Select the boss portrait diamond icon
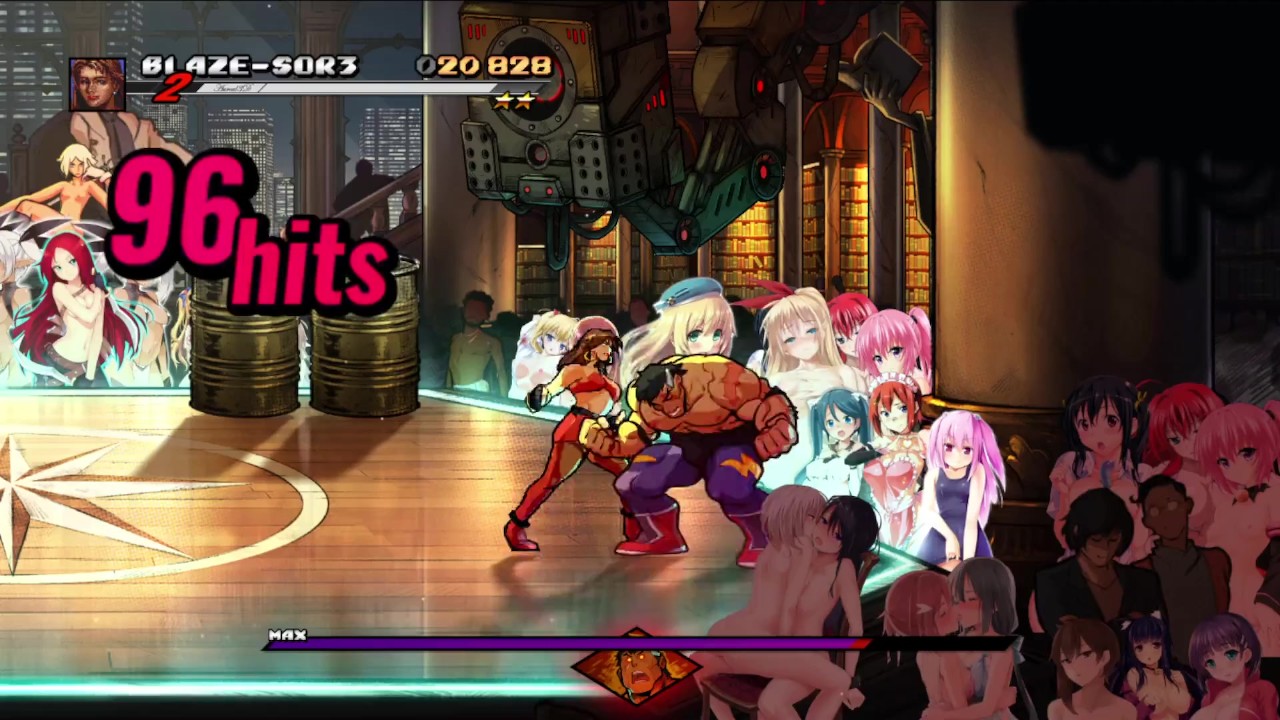 coord(636,666)
